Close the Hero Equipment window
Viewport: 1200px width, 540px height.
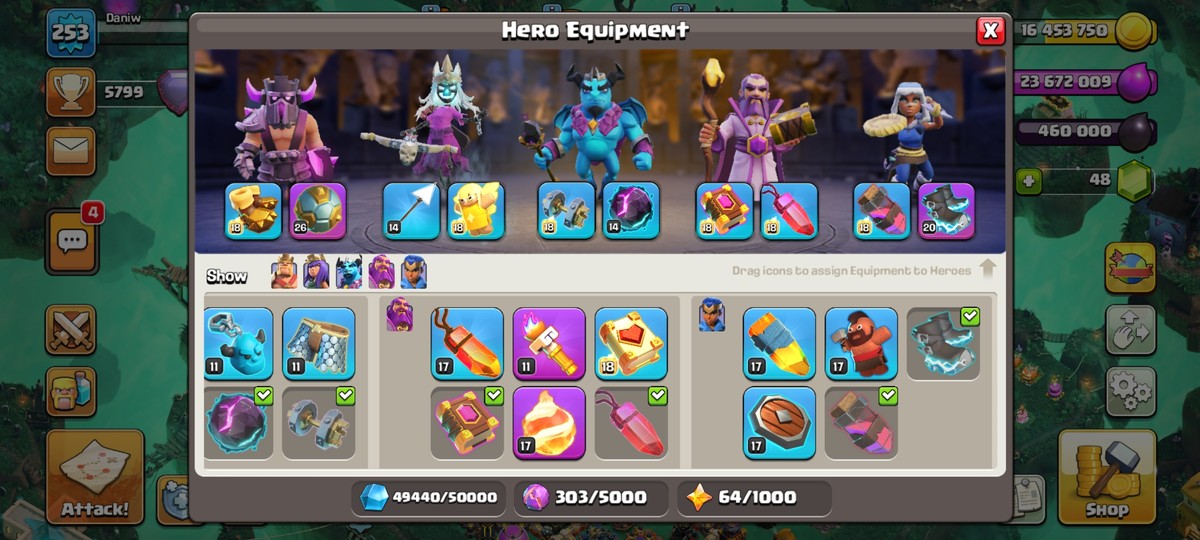990,31
